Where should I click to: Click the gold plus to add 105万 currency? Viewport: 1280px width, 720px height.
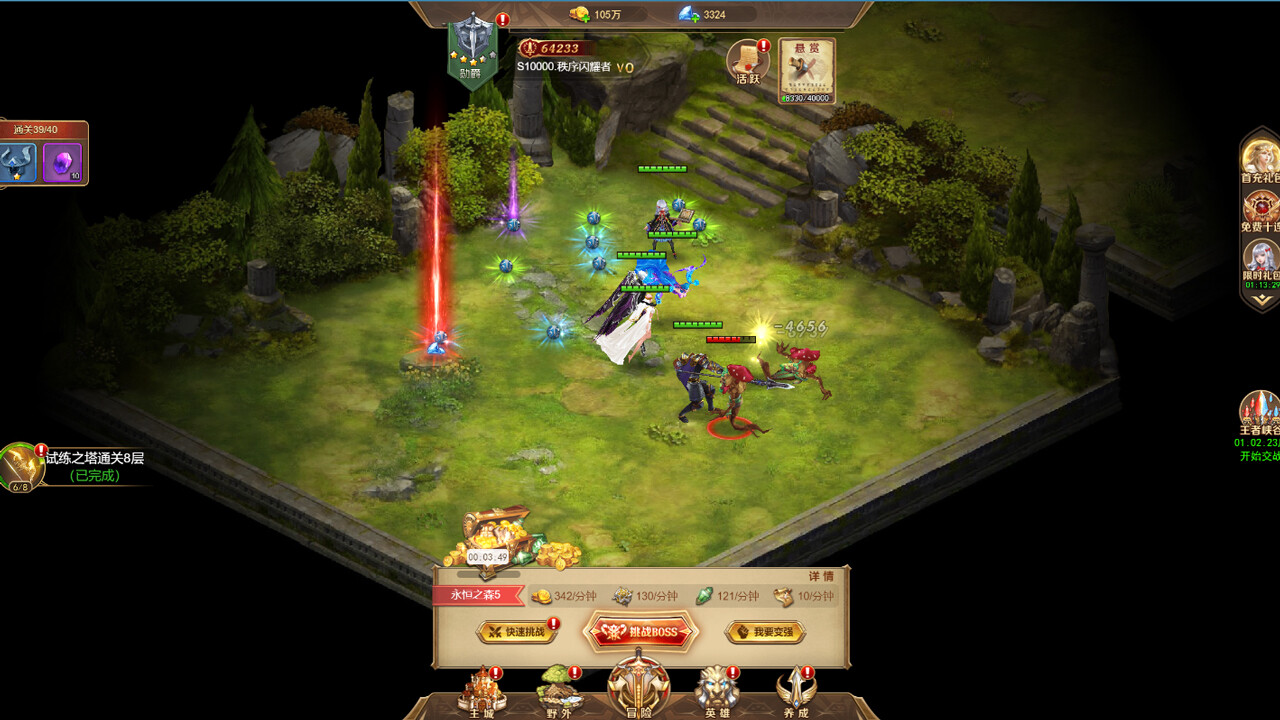pos(586,18)
